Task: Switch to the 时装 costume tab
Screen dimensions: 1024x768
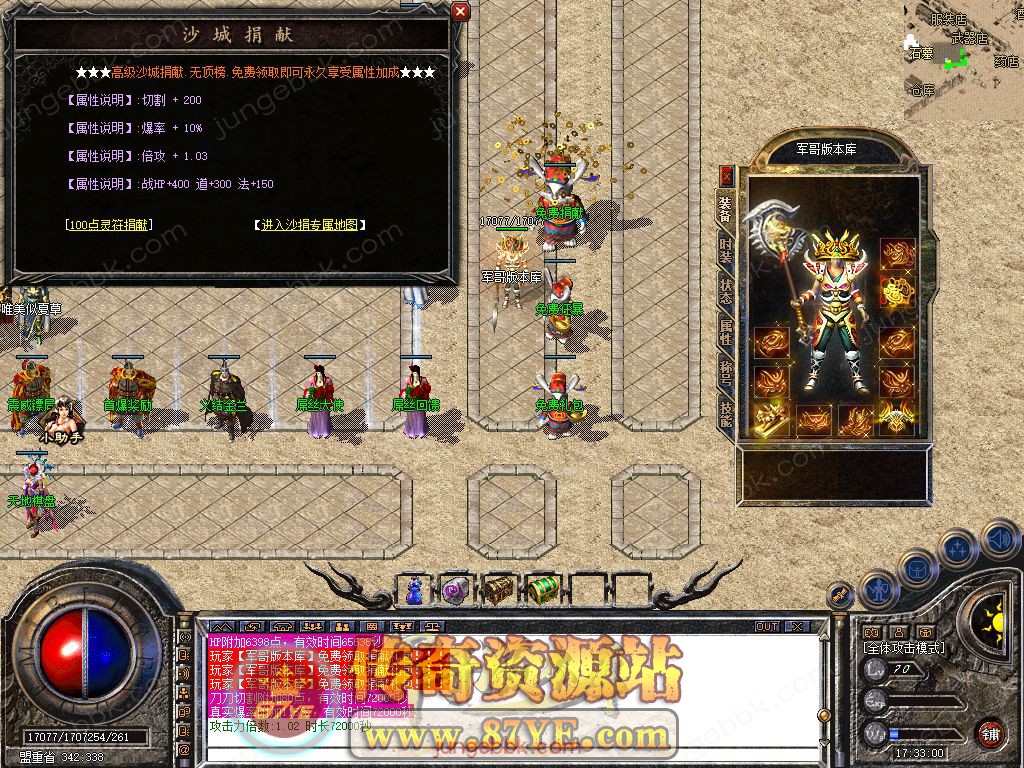Action: (726, 250)
